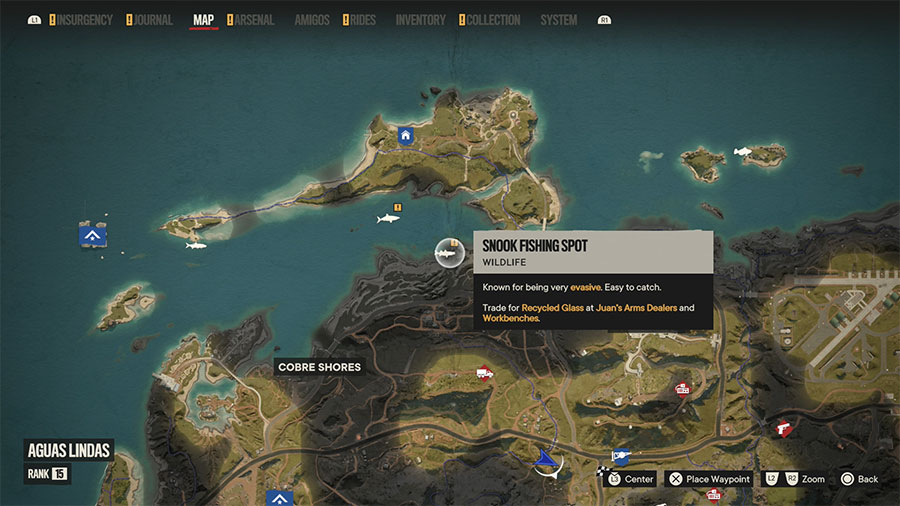Click the highlighted Snook Fishing Spot marker
900x506 pixels.
pyautogui.click(x=449, y=254)
